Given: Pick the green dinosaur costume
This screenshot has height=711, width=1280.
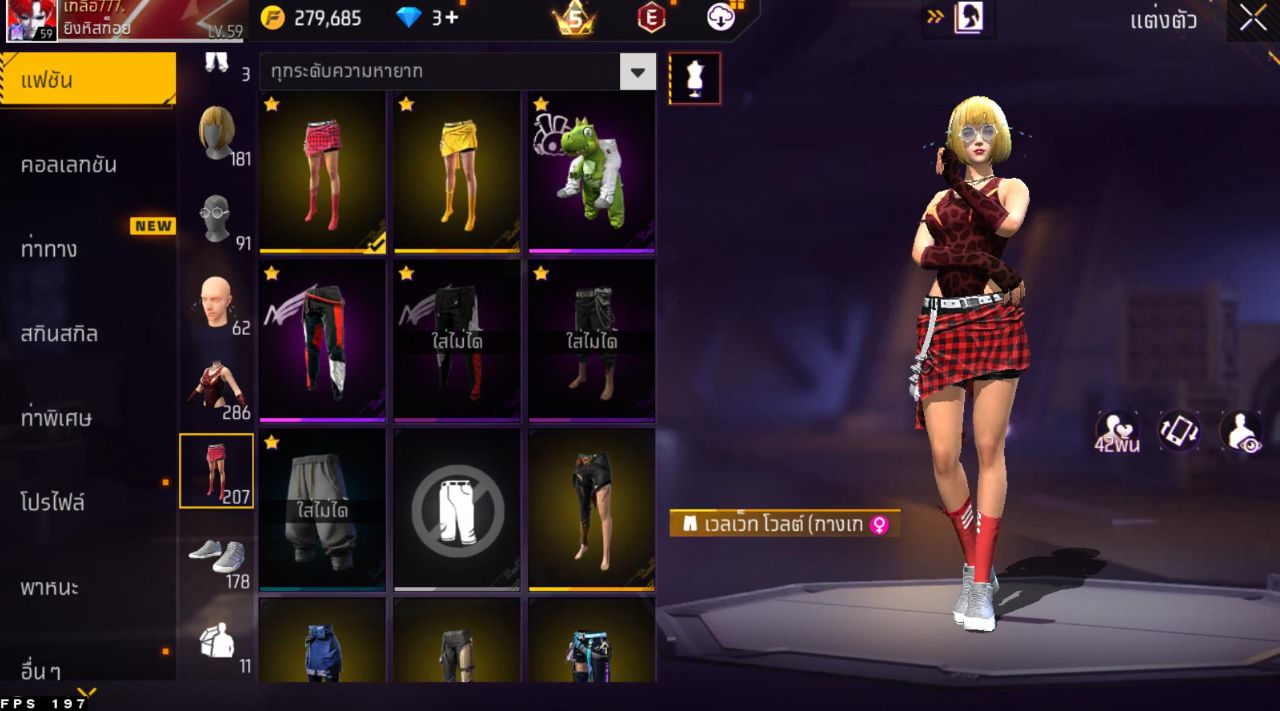Looking at the screenshot, I should tap(592, 172).
